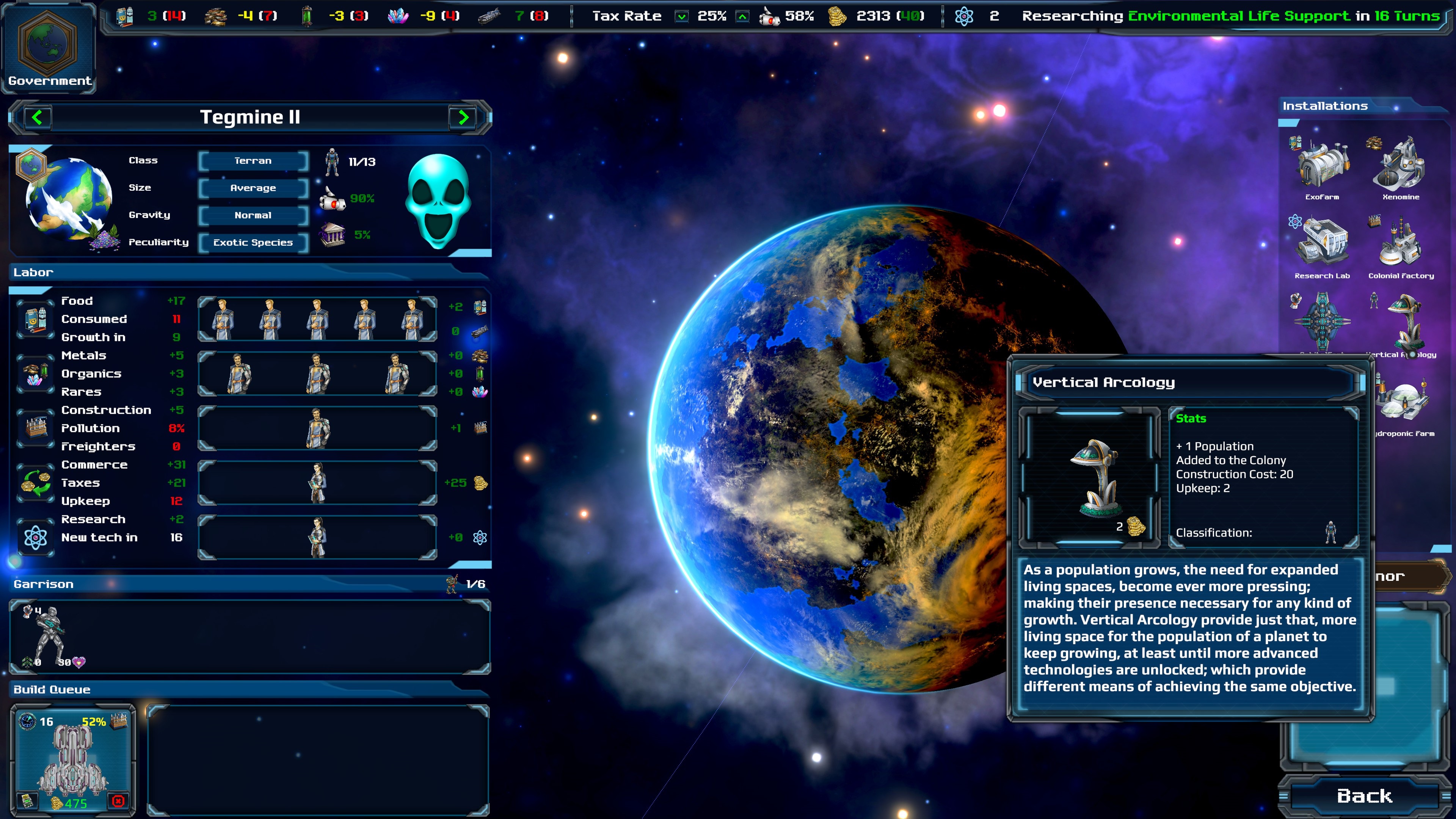Select the construction labor worker row

point(317,428)
